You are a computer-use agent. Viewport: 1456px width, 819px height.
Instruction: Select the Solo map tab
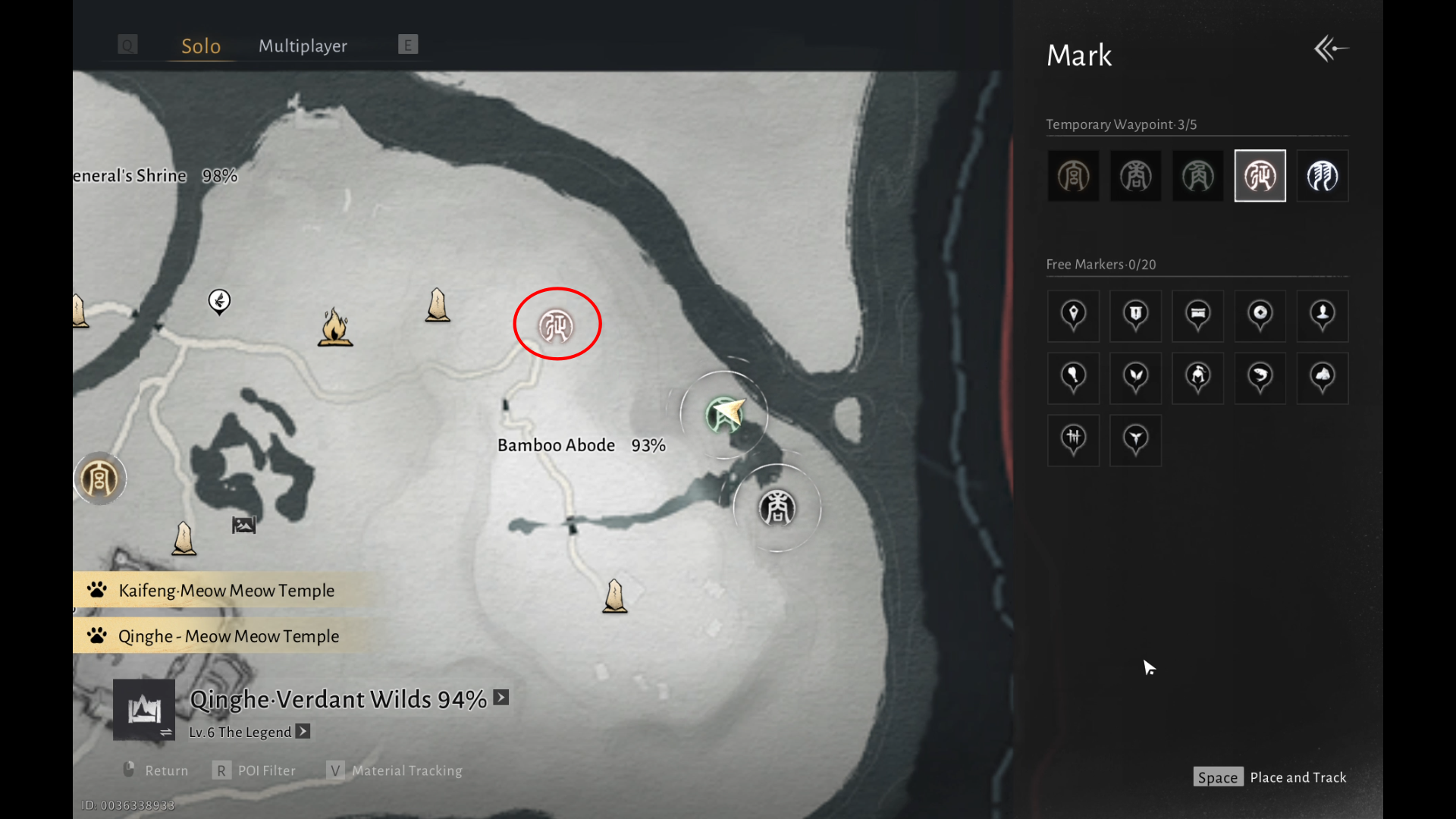201,46
